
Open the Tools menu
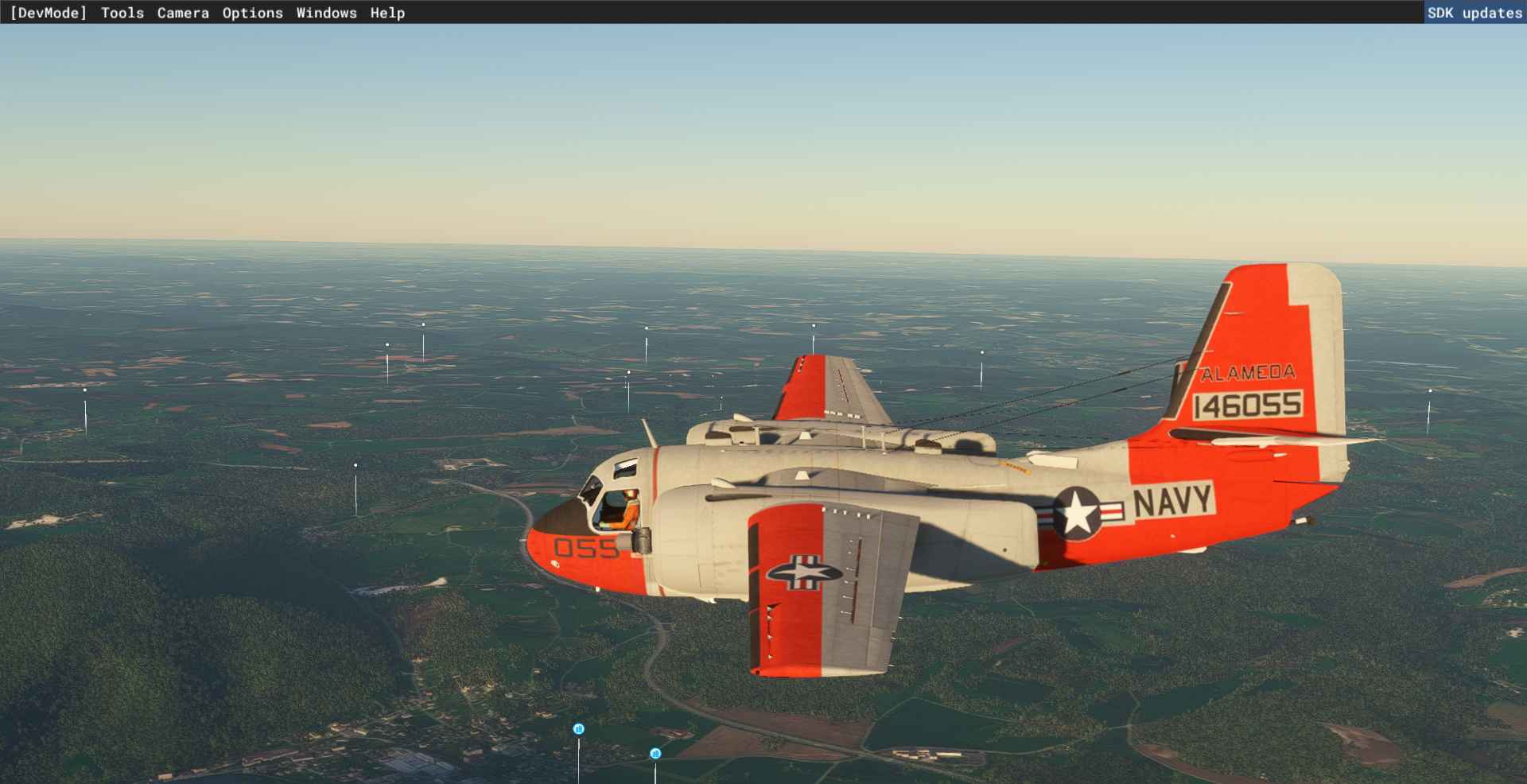[x=122, y=13]
